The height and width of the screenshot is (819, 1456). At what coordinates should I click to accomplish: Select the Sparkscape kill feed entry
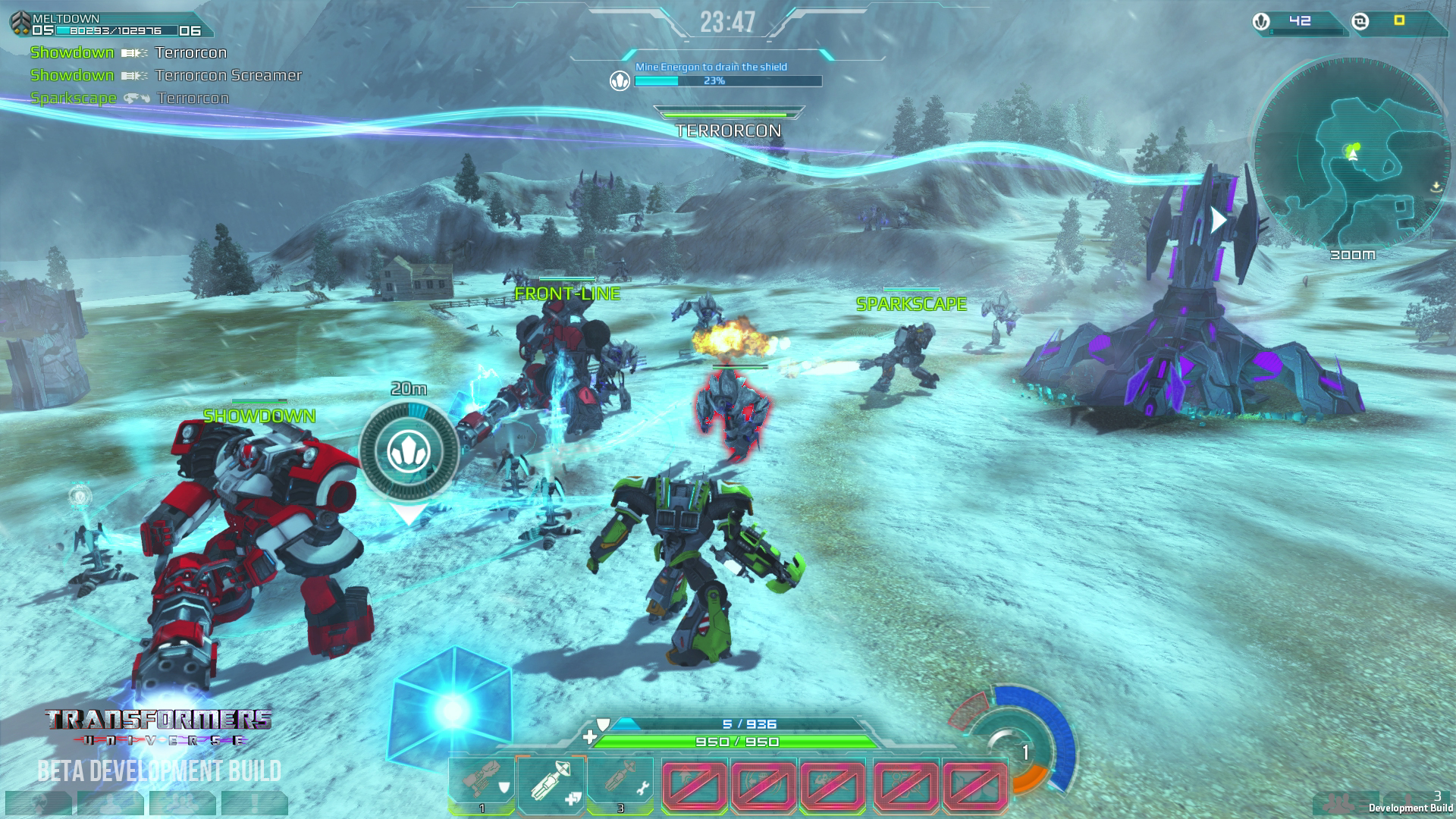click(129, 98)
